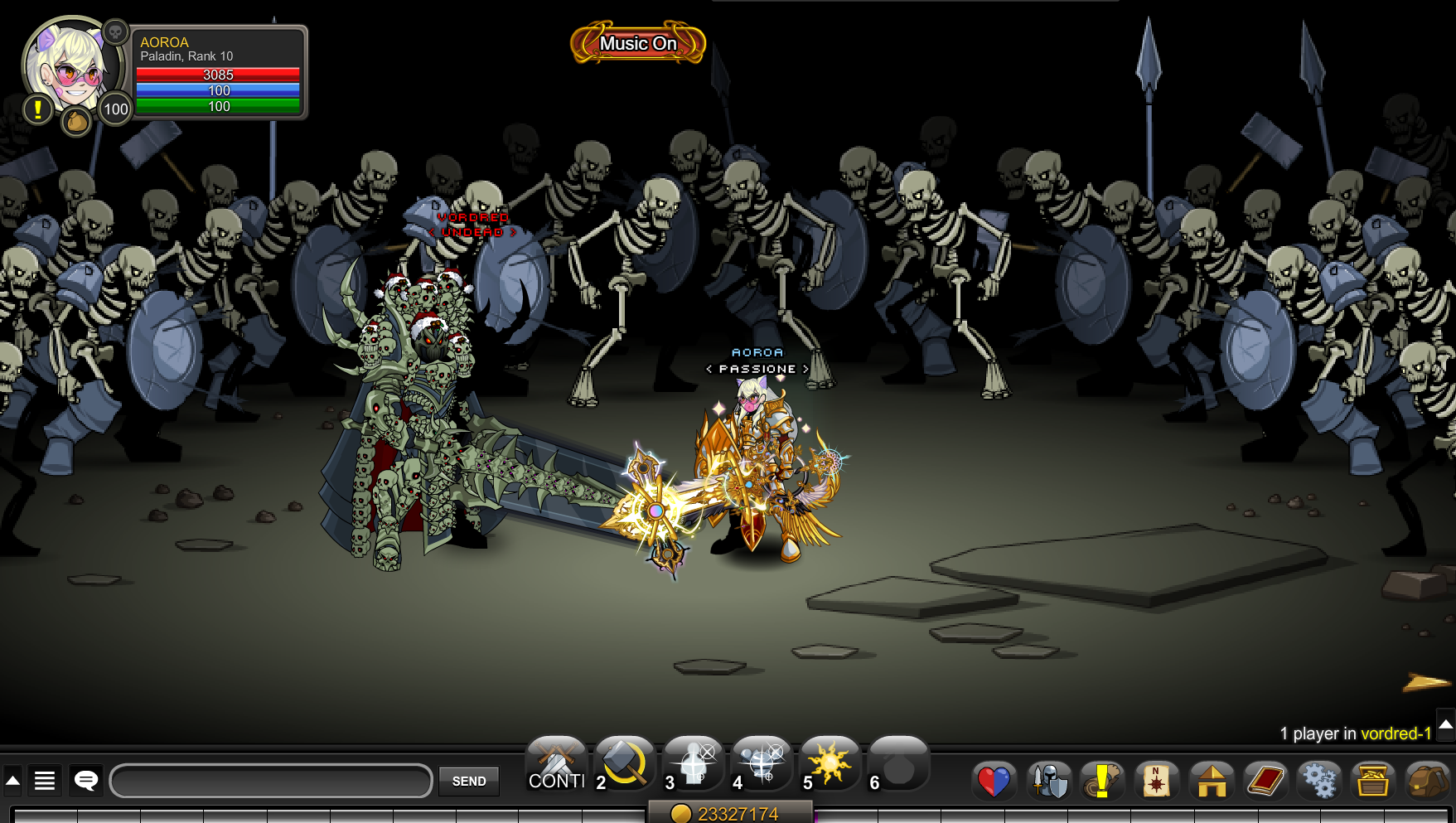
Task: Open the yellow exclamation icon beside the portrait
Action: [x=37, y=109]
